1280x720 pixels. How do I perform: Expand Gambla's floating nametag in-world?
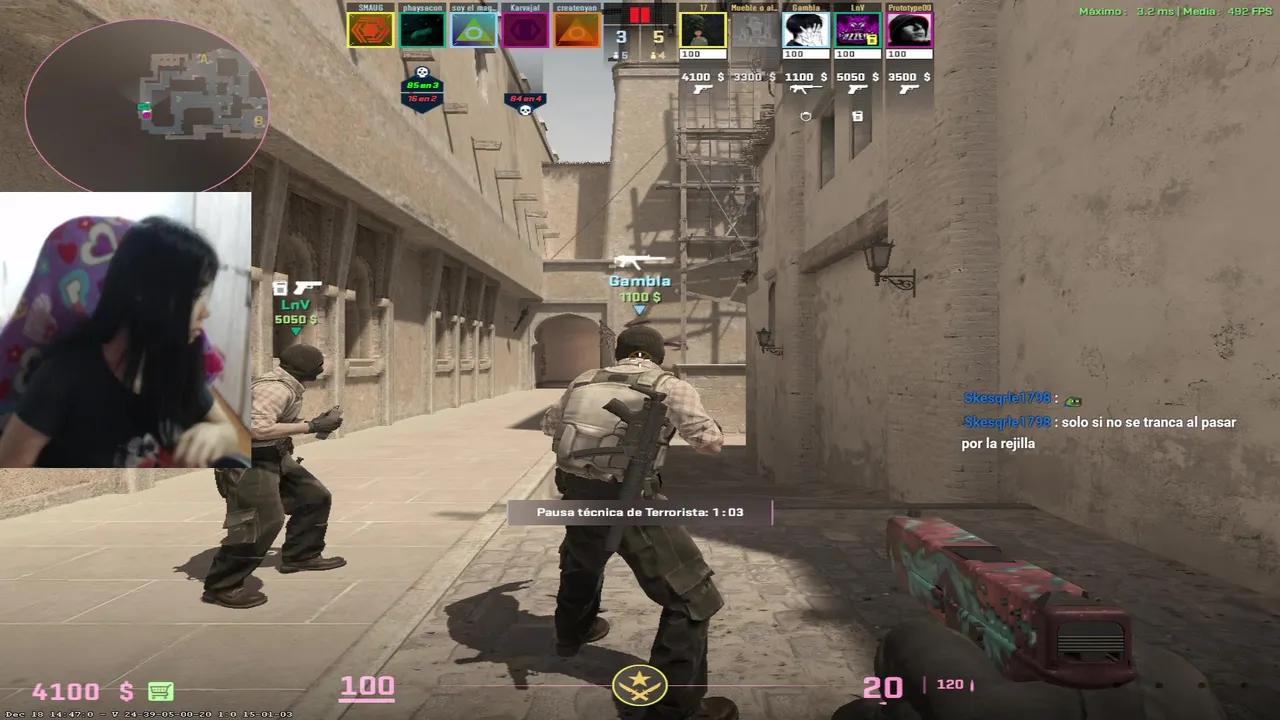pos(639,281)
